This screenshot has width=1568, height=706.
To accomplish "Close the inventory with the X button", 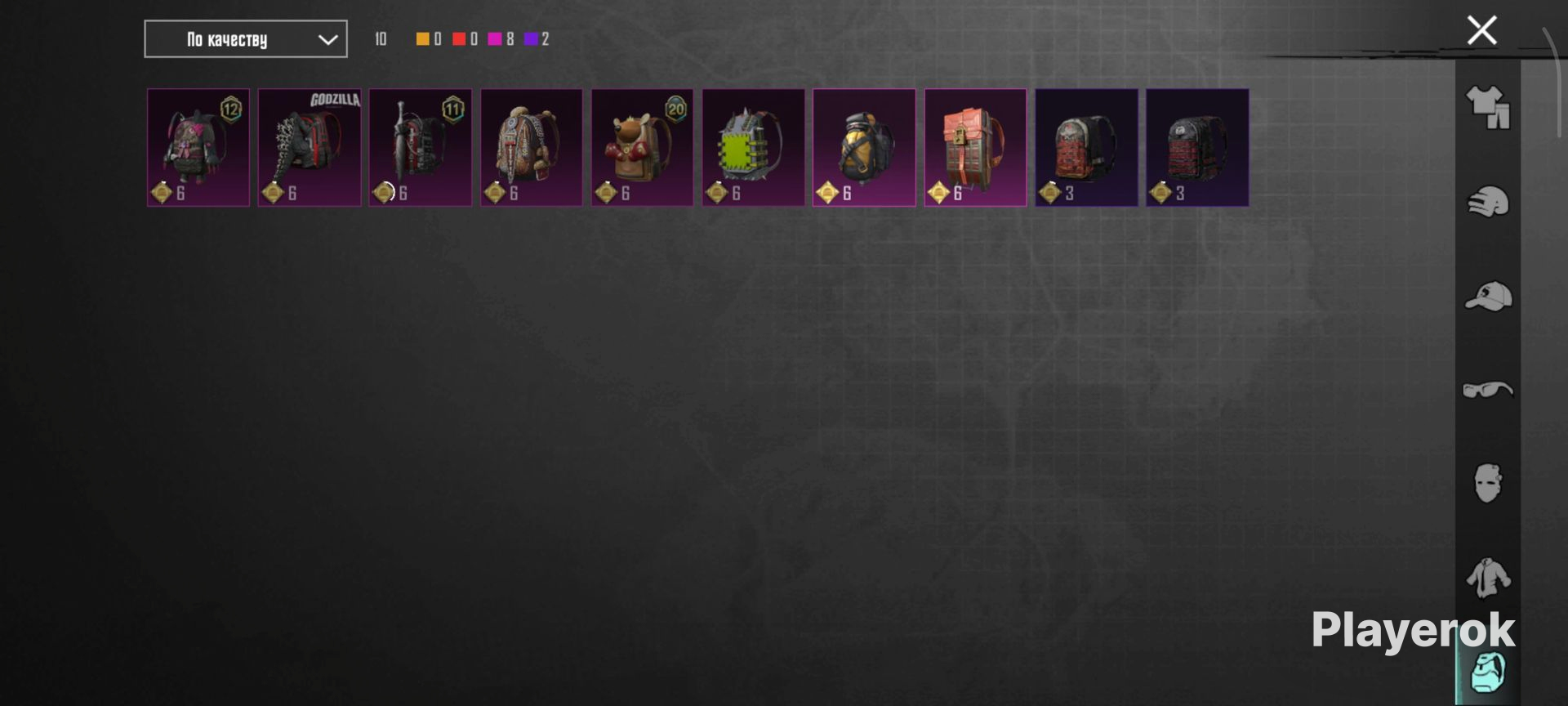I will coord(1481,30).
